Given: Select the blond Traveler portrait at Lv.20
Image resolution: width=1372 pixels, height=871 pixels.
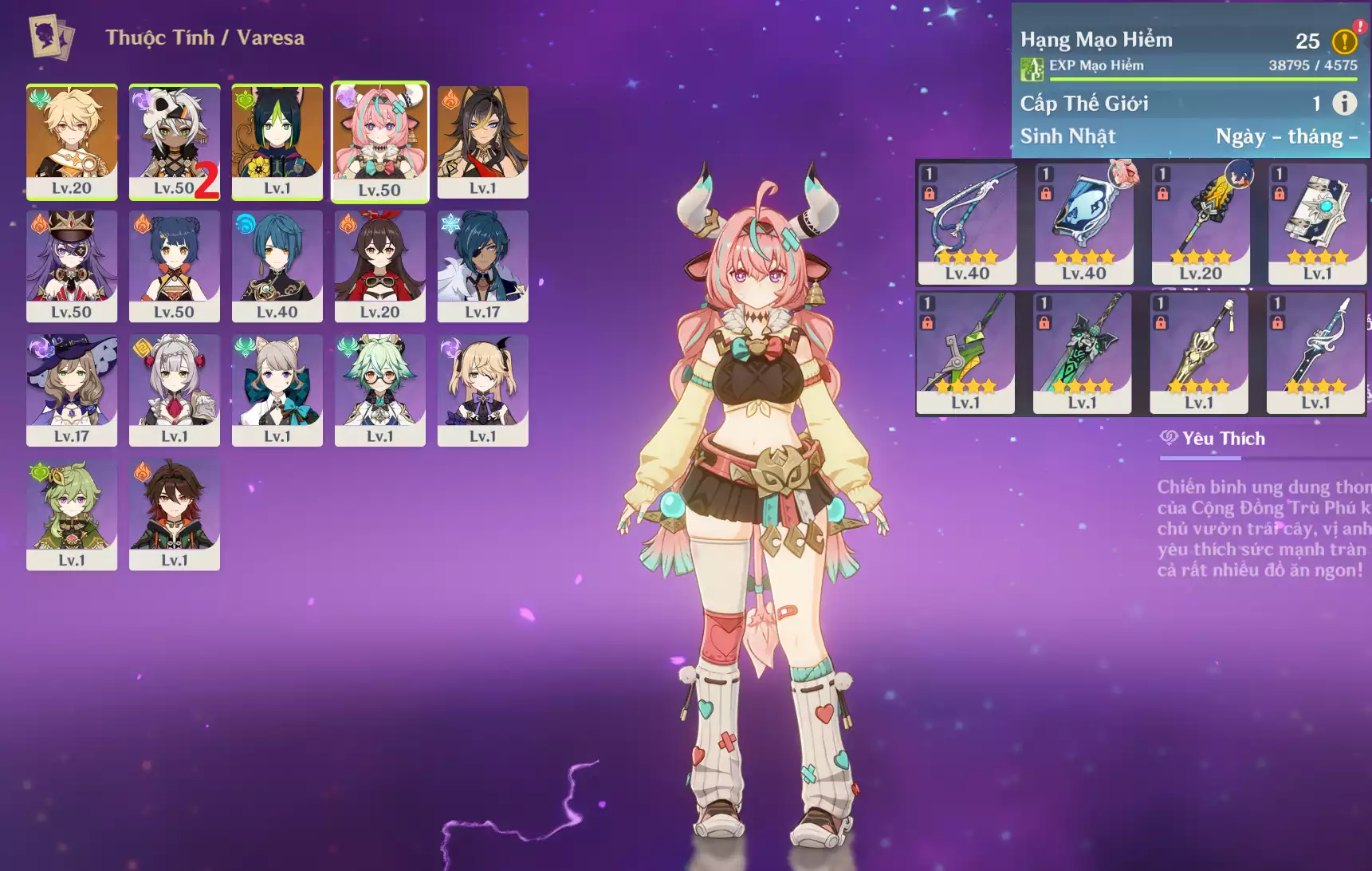Looking at the screenshot, I should (x=72, y=141).
